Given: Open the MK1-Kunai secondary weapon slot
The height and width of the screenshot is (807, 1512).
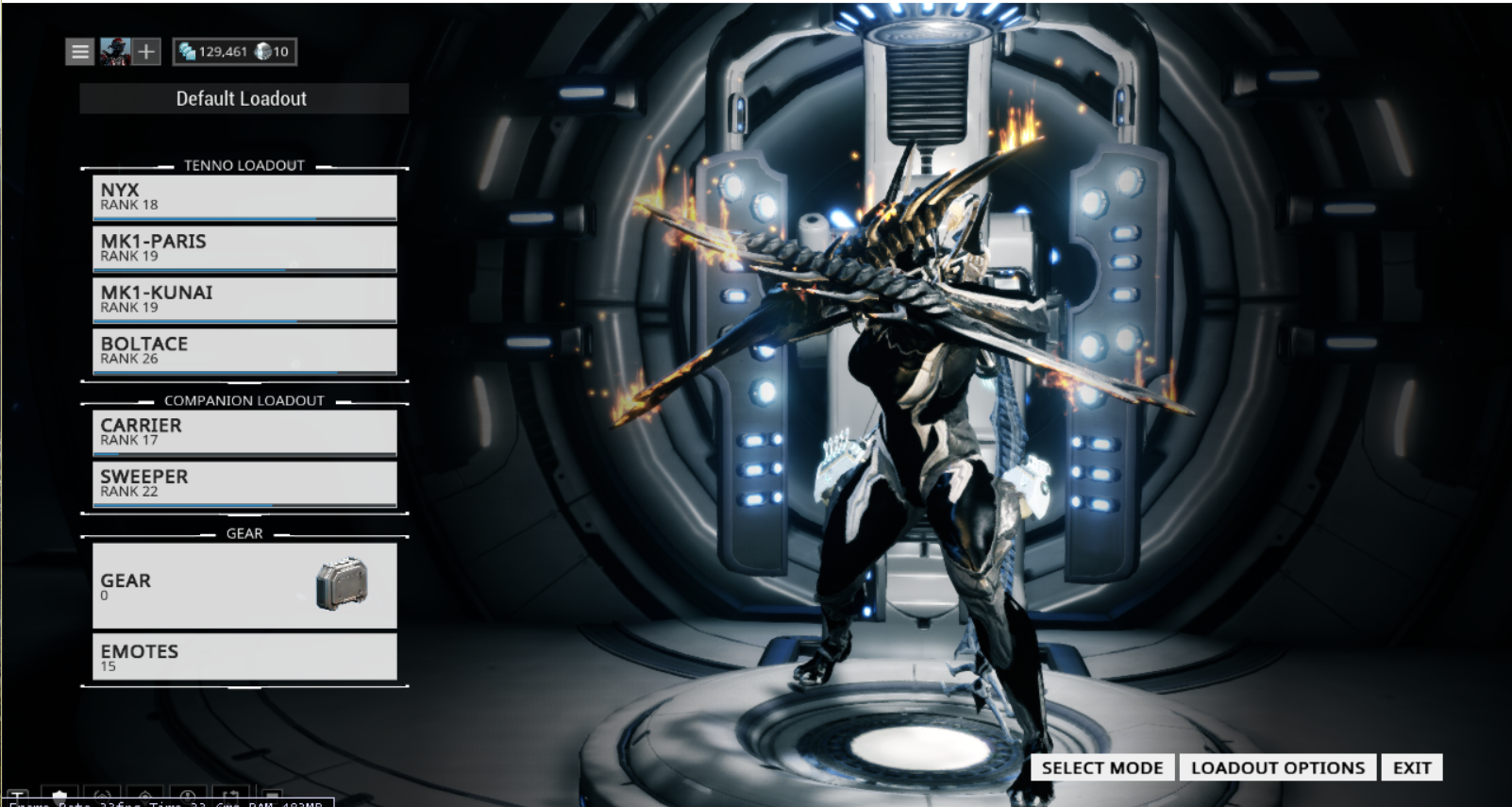Looking at the screenshot, I should tap(244, 299).
